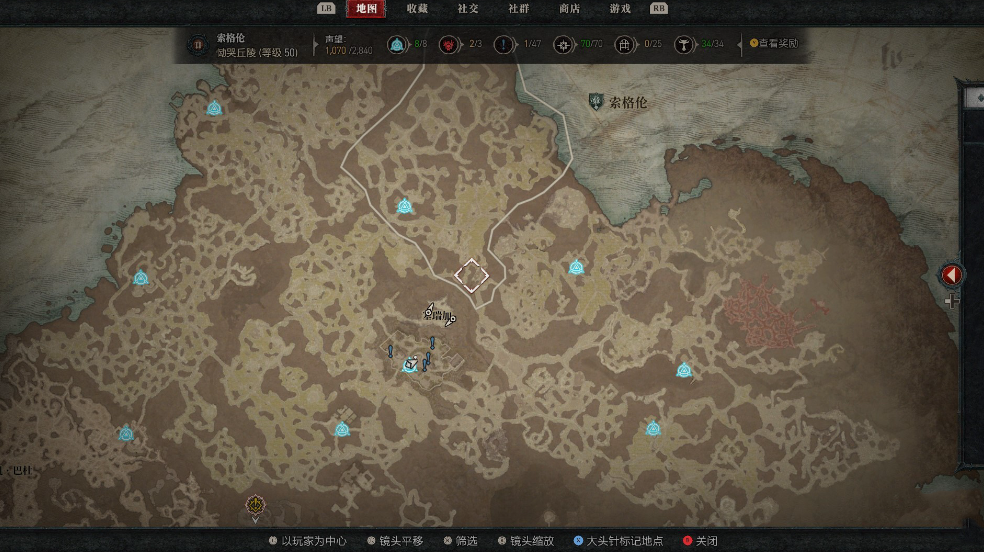This screenshot has height=552, width=984.
Task: Go to the 社群 tab
Action: 518,9
